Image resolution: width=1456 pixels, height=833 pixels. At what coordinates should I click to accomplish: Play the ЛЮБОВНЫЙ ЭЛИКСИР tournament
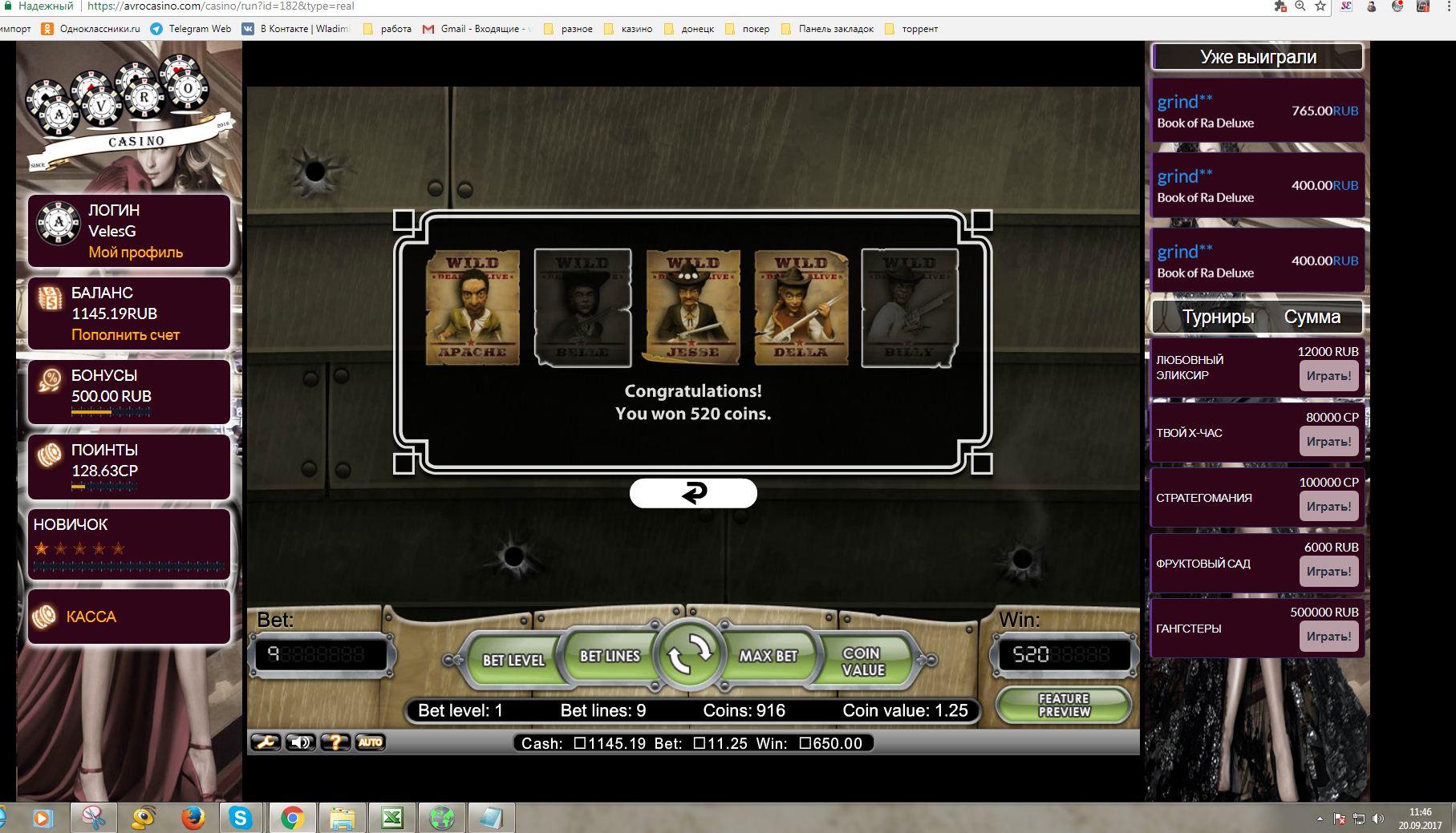click(1328, 376)
